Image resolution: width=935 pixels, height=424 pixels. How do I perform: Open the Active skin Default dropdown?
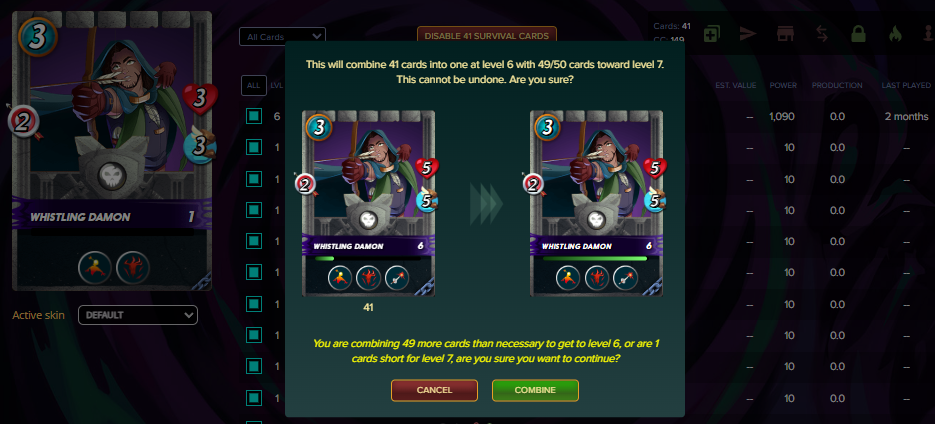(x=138, y=315)
